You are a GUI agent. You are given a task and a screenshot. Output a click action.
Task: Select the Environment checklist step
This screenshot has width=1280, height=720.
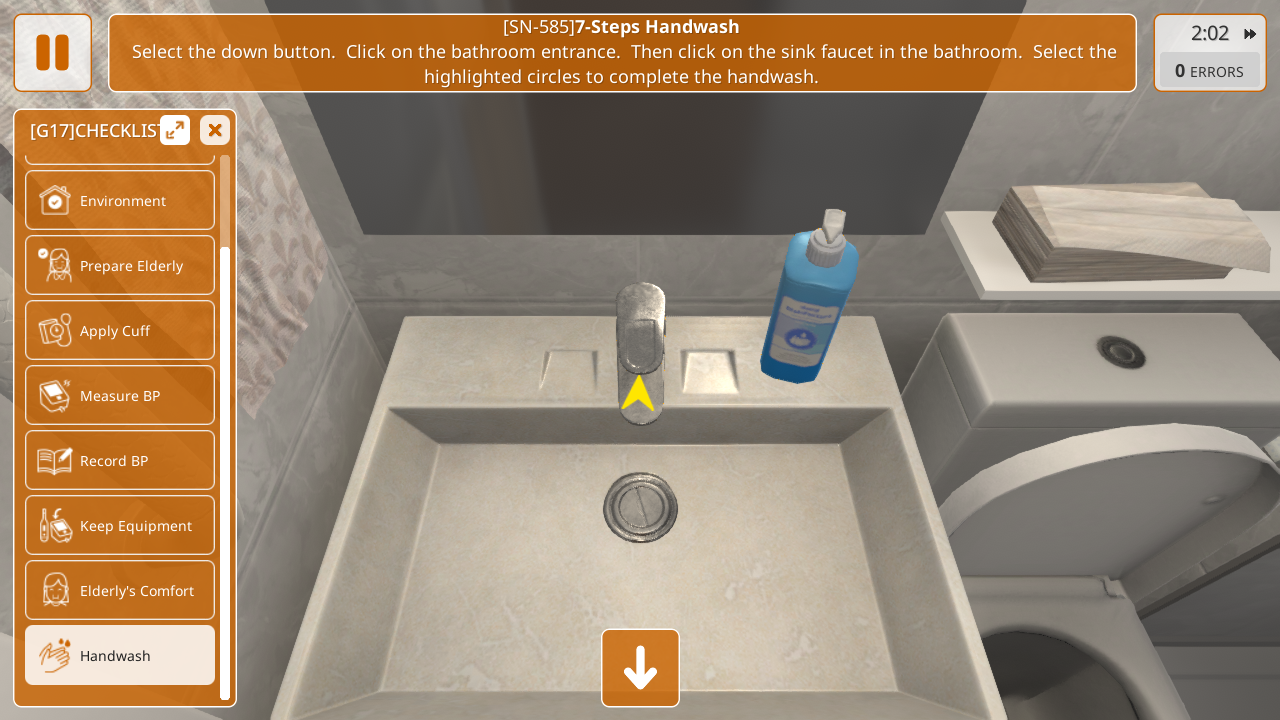click(x=120, y=200)
